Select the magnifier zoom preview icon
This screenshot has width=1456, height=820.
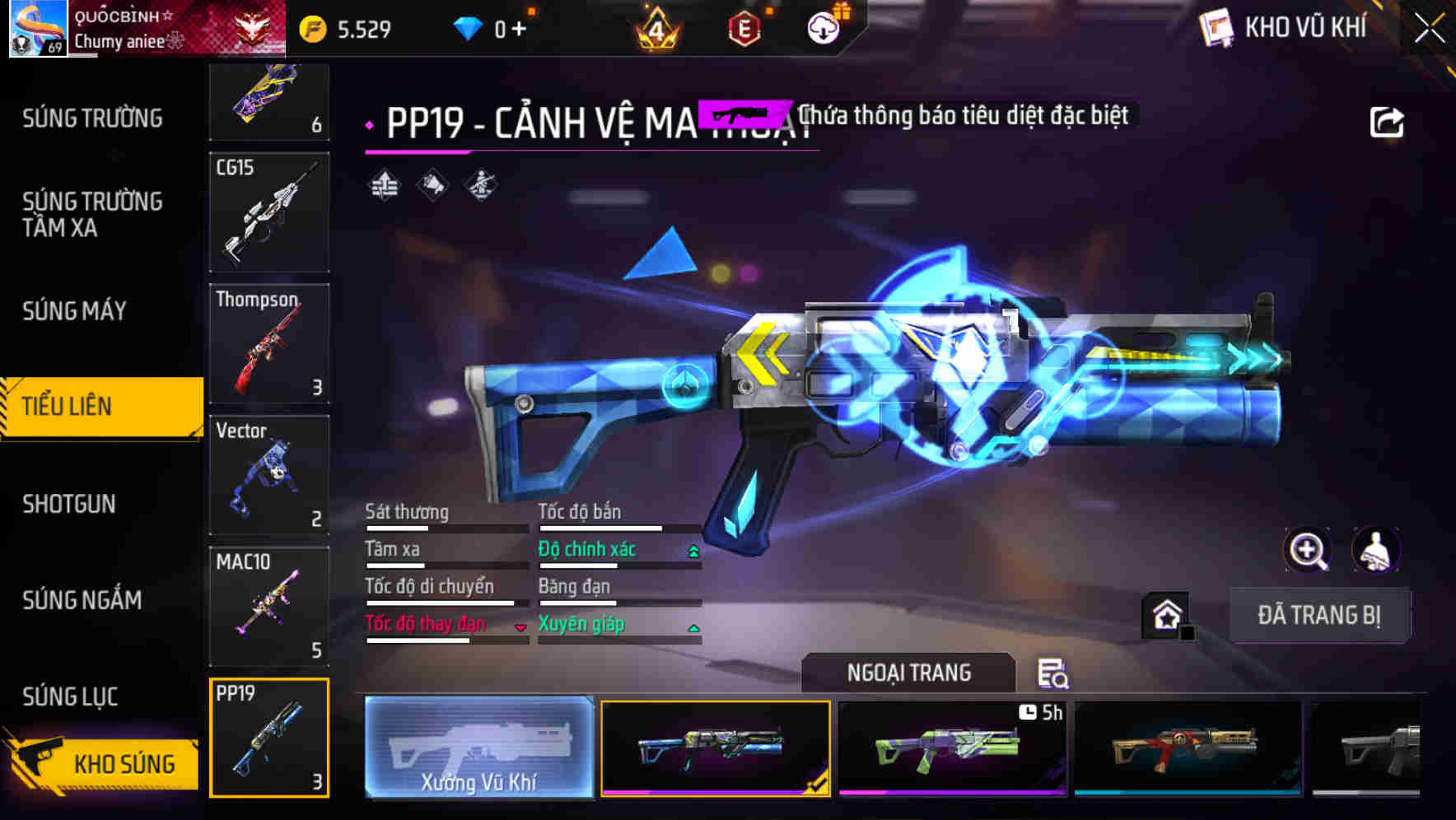point(1308,550)
